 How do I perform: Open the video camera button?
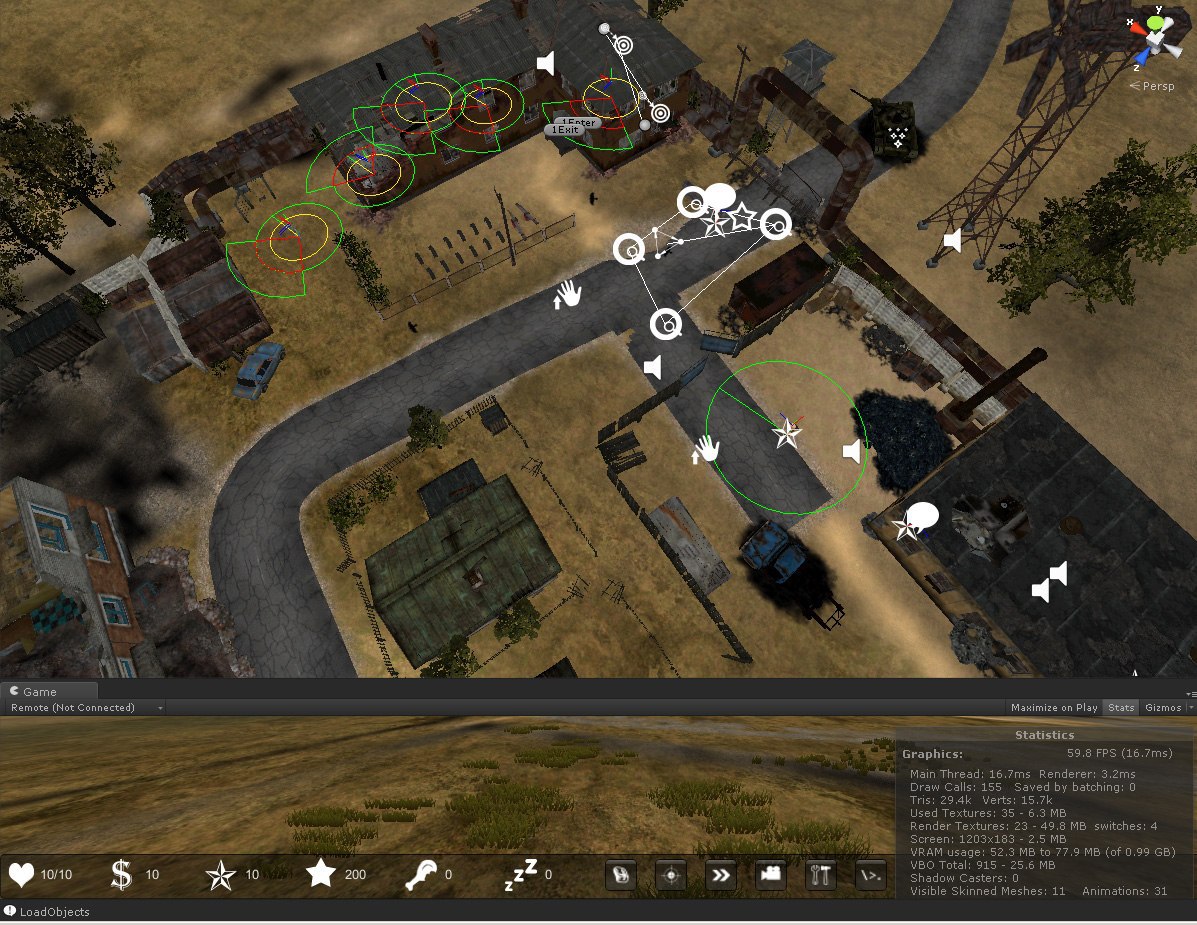(770, 875)
